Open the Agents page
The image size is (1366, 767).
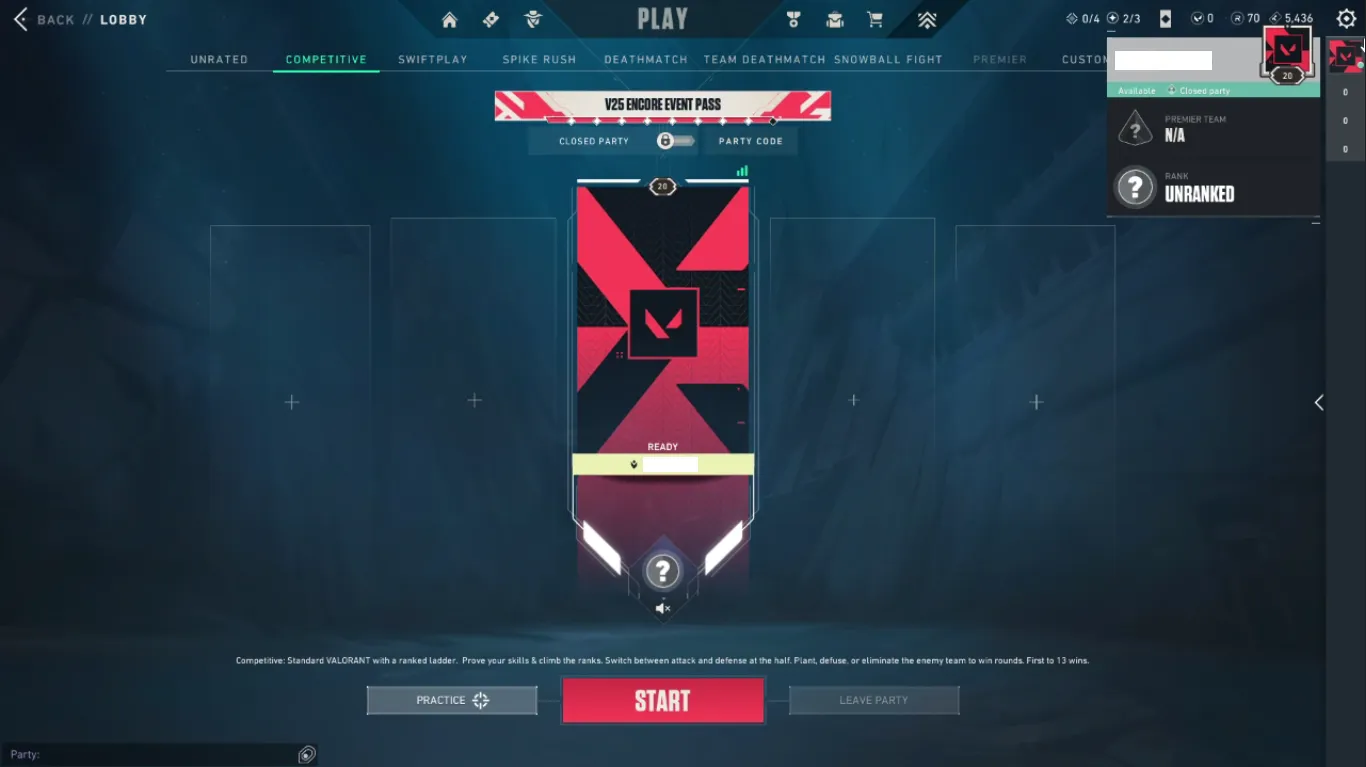pyautogui.click(x=533, y=19)
